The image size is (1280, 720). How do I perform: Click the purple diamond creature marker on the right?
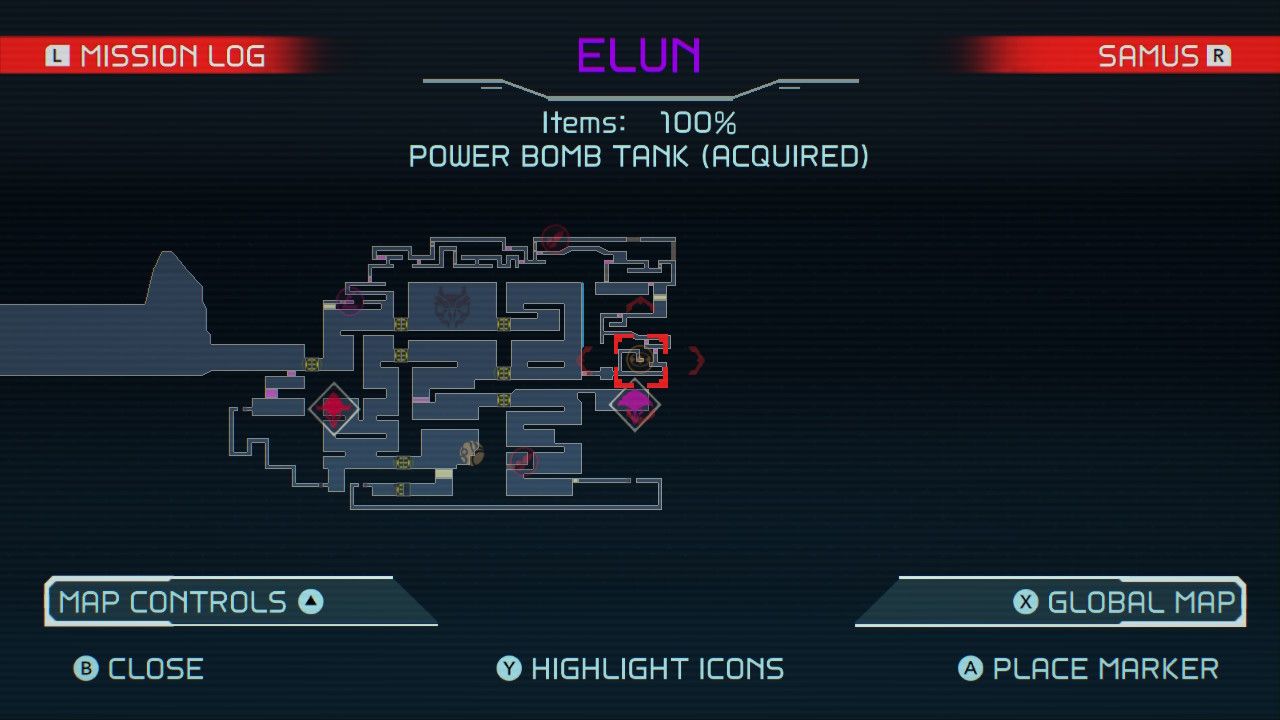[634, 403]
